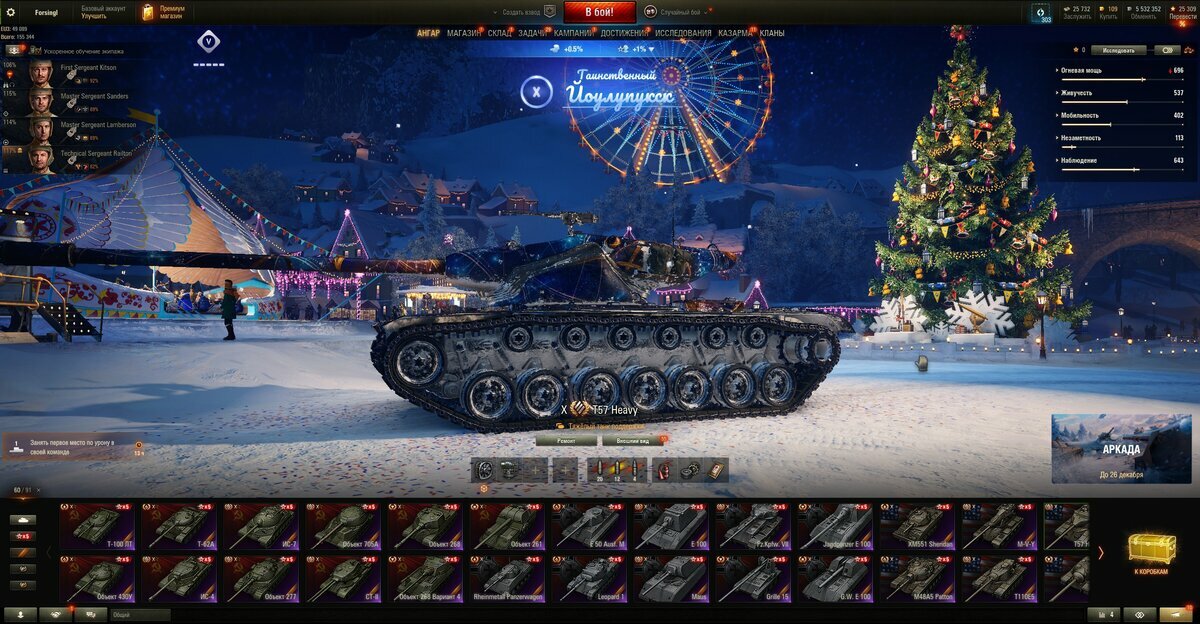
Task: Open the Достижения tab
Action: 623,33
